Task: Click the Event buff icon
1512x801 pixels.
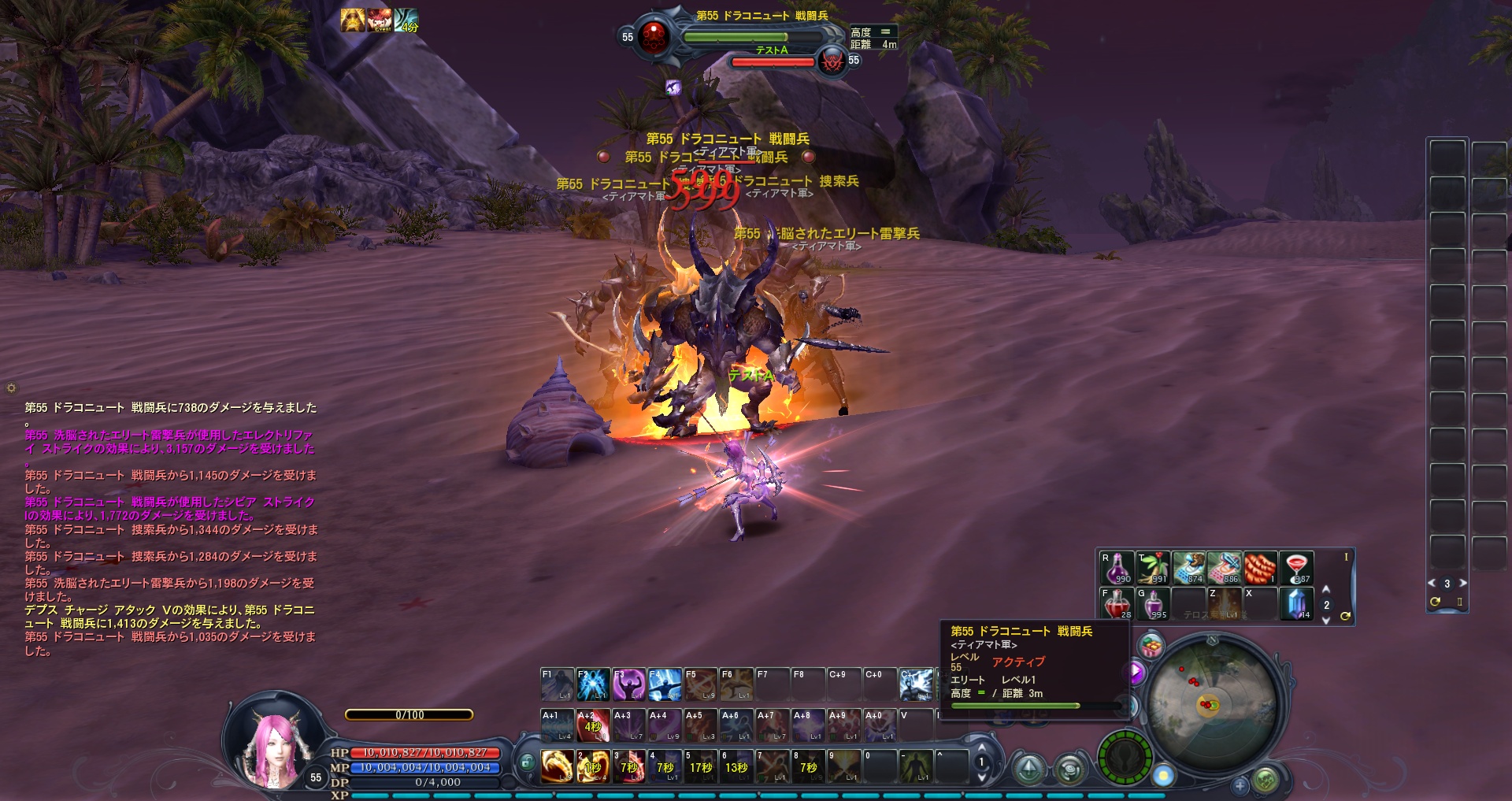Action: point(380,20)
